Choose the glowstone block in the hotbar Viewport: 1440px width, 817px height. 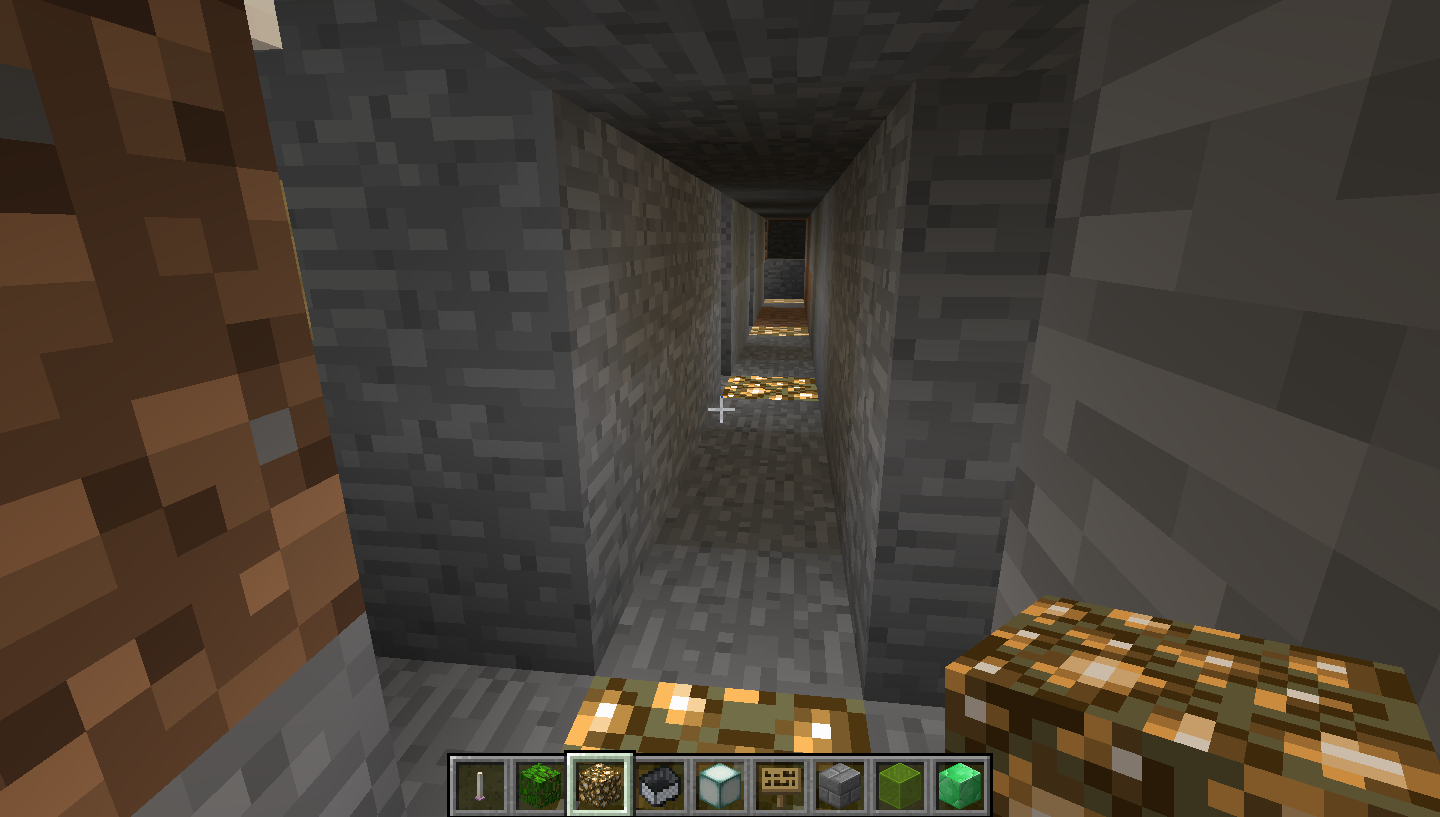[x=600, y=784]
